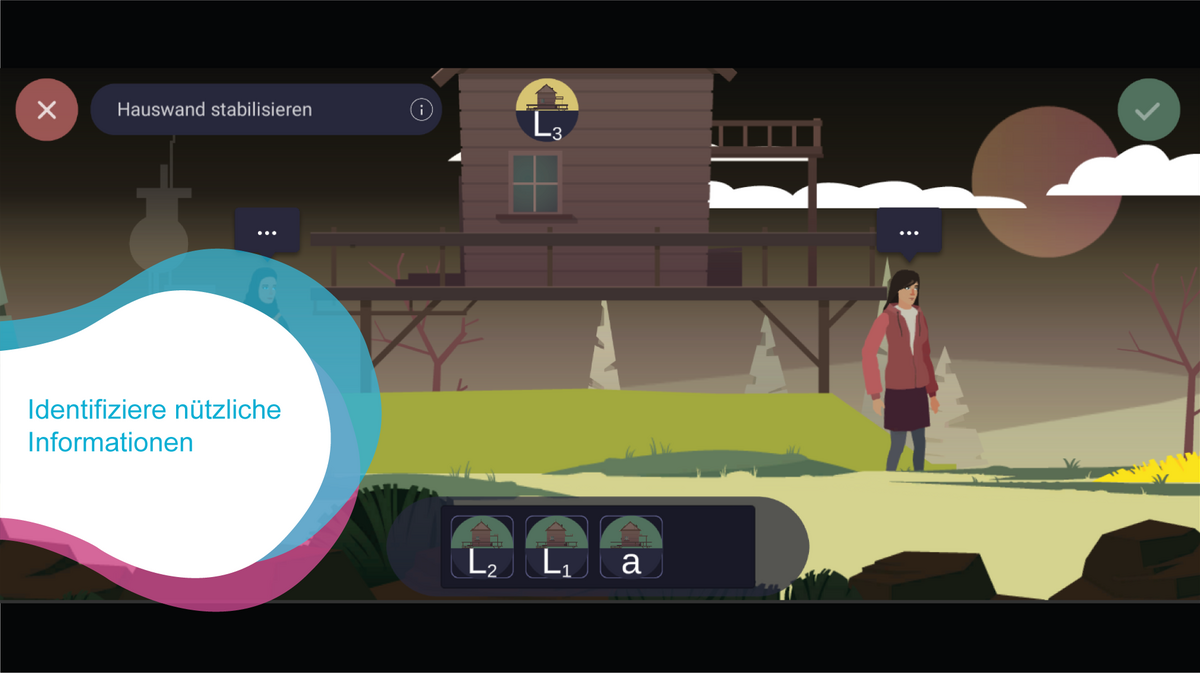Confirm with the green checkmark button
This screenshot has height=675, width=1200.
coord(1148,110)
